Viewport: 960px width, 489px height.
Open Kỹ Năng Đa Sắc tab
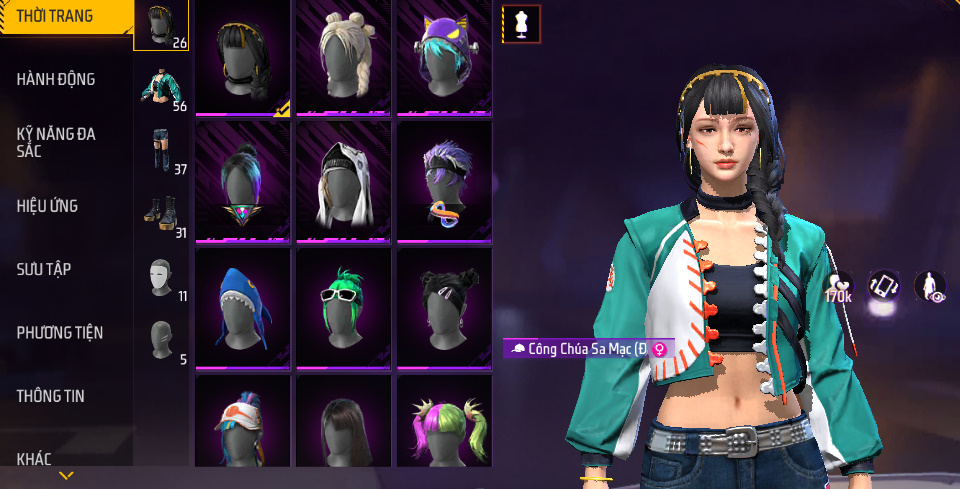coord(56,142)
